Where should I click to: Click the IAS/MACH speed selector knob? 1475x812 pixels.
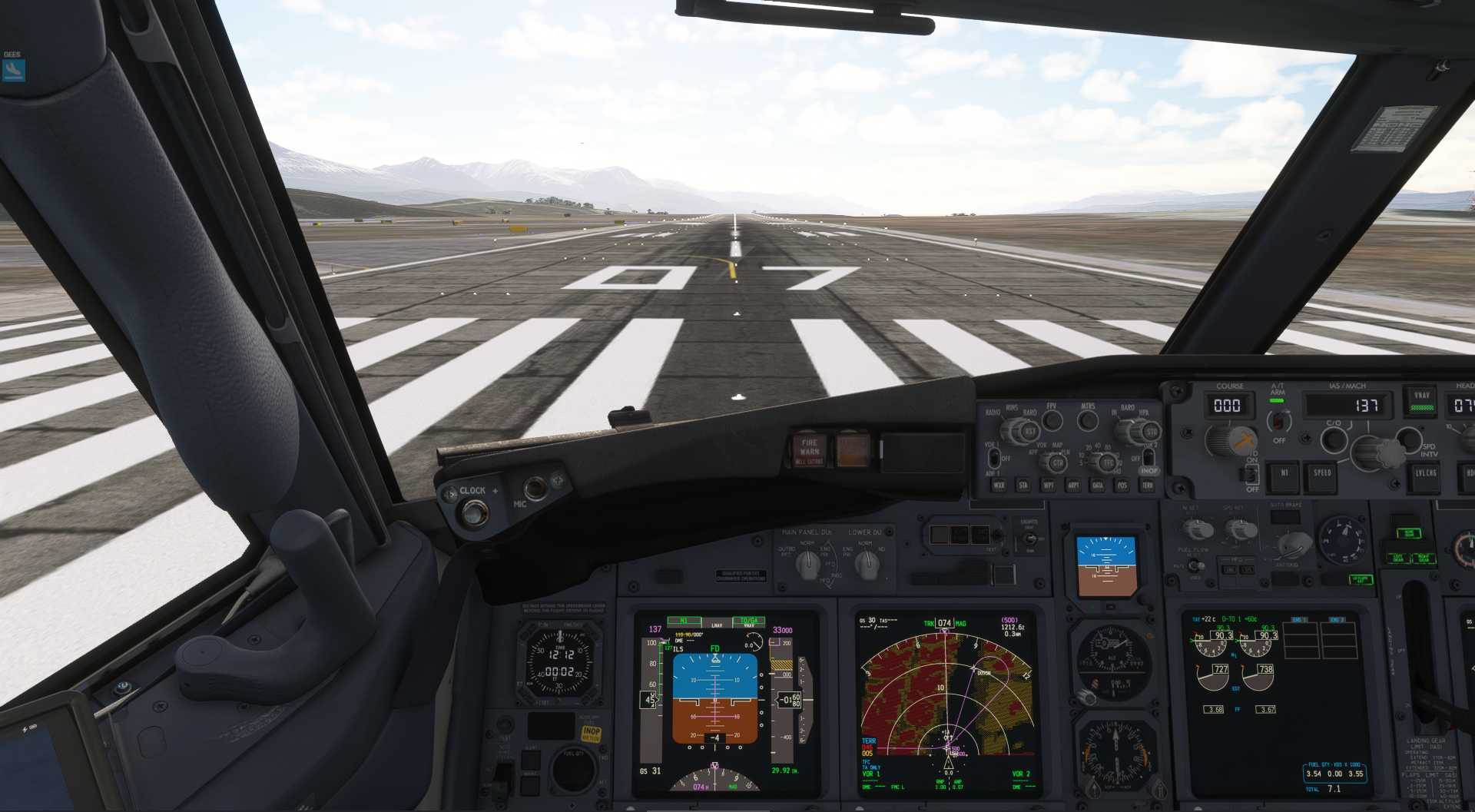[x=1368, y=451]
